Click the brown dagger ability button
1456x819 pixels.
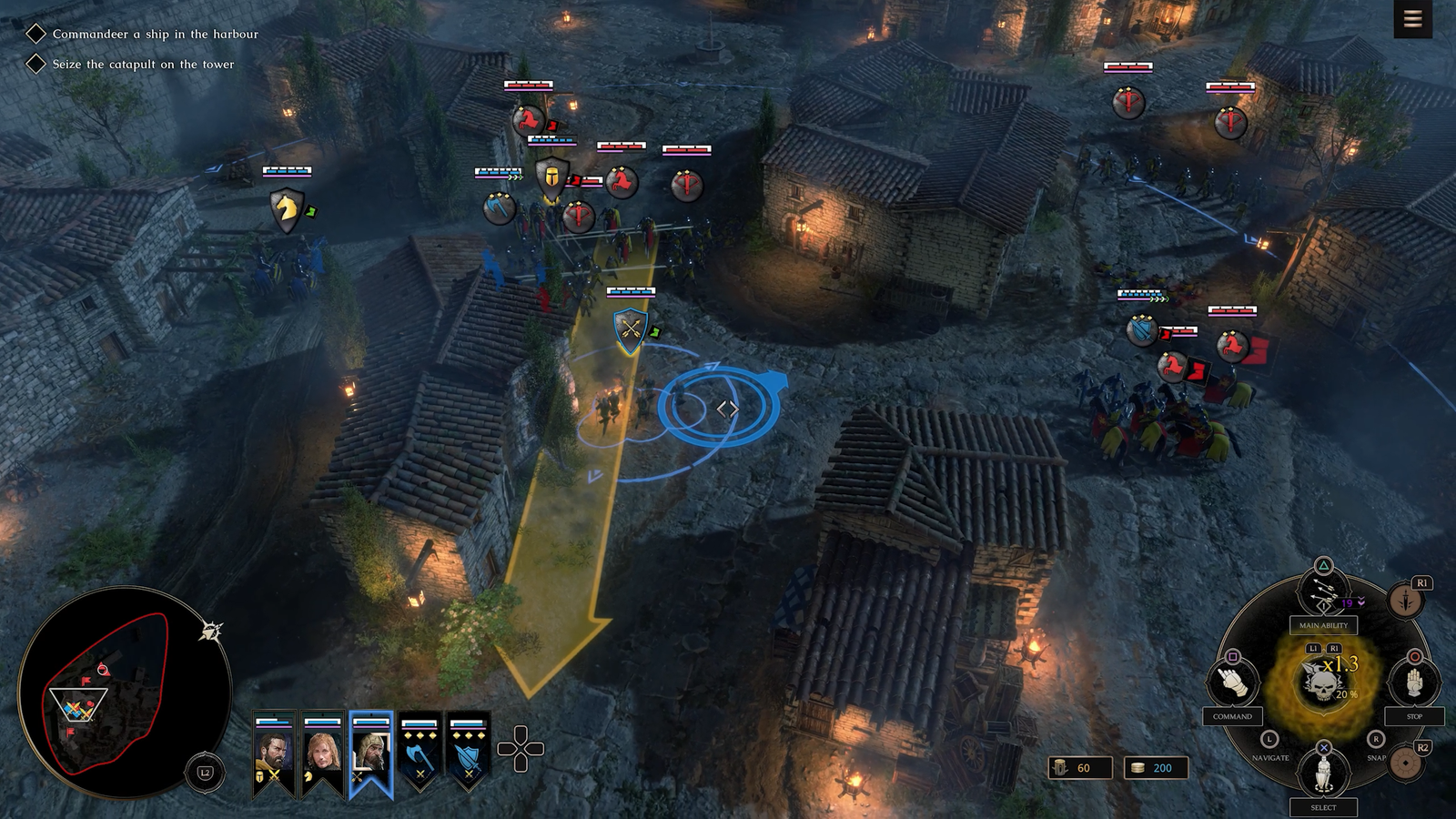point(1407,601)
